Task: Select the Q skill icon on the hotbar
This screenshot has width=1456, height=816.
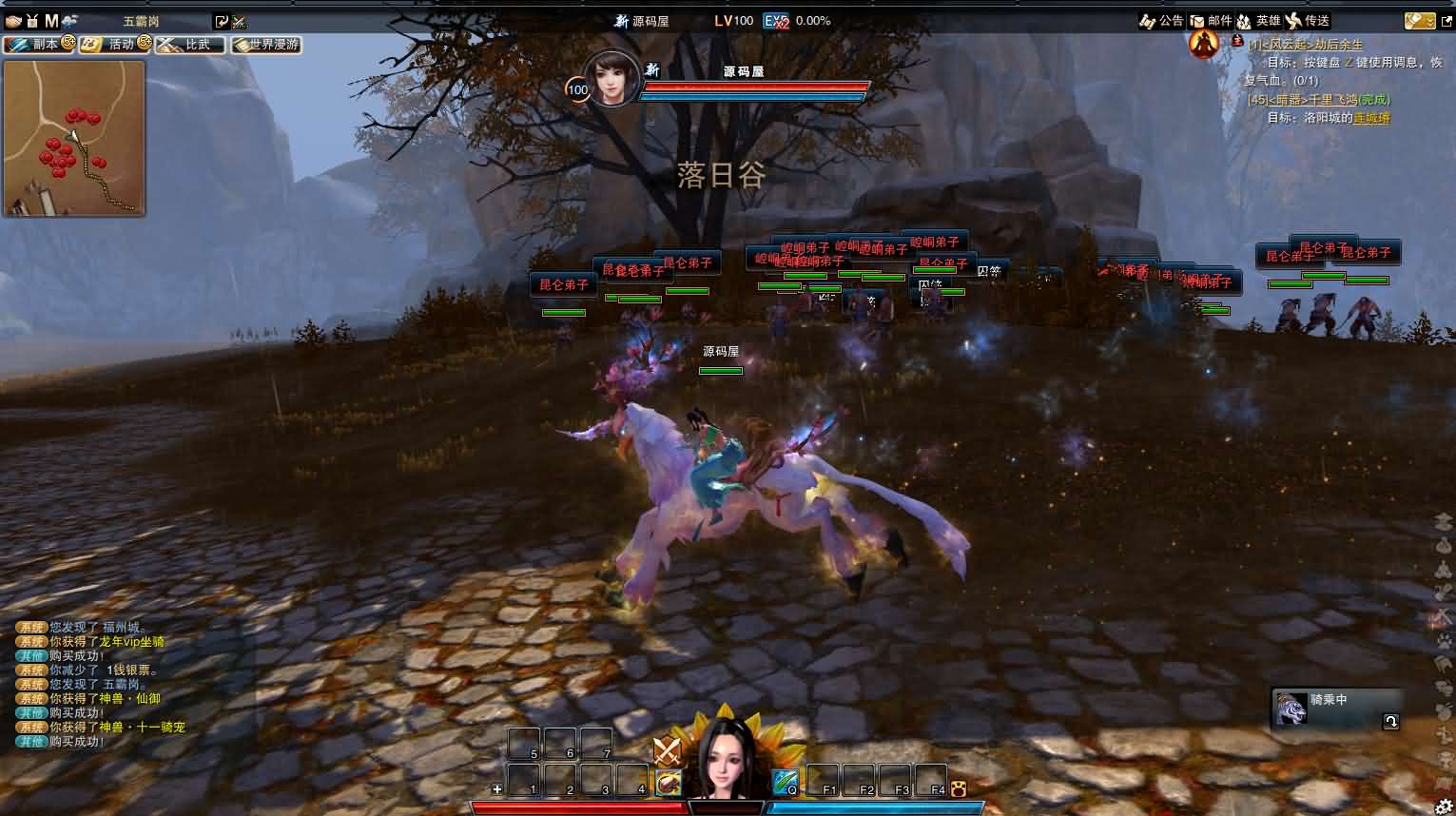Action: [785, 784]
